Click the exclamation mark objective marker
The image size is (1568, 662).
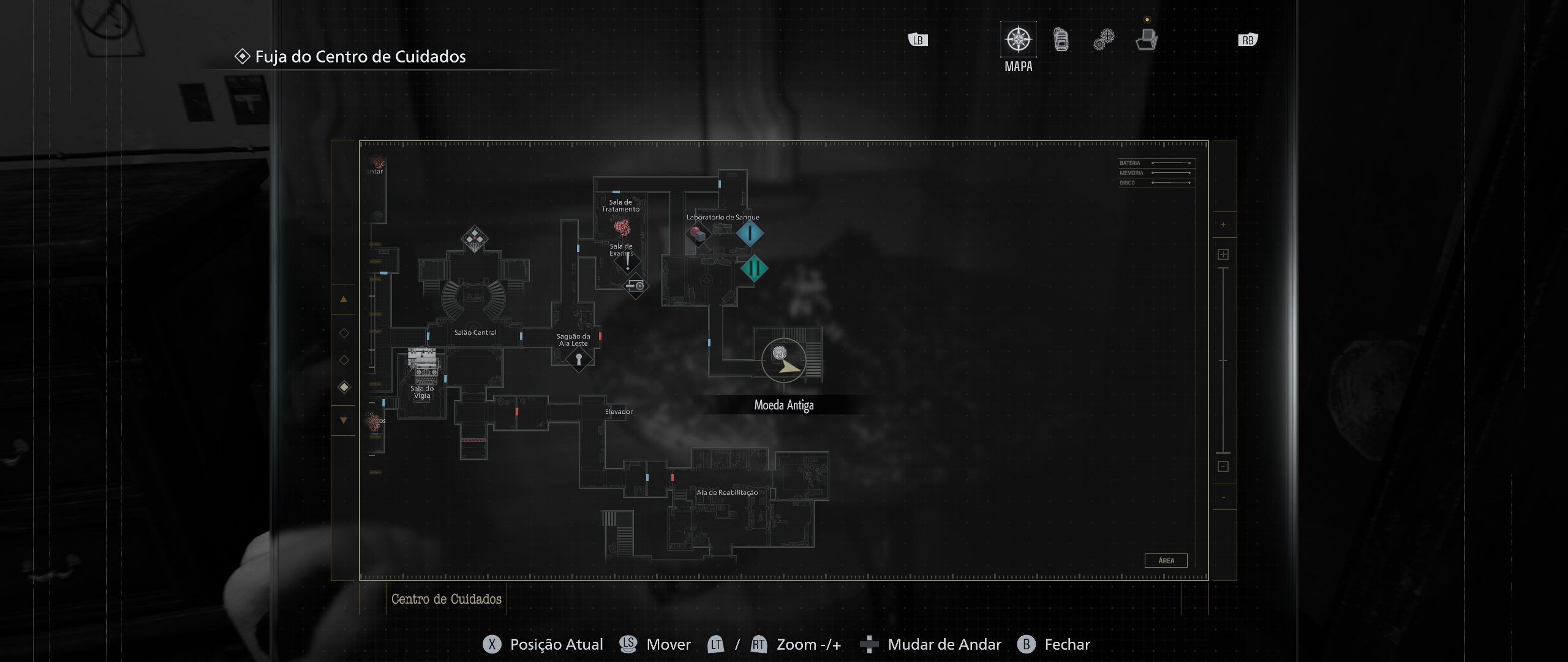point(627,262)
